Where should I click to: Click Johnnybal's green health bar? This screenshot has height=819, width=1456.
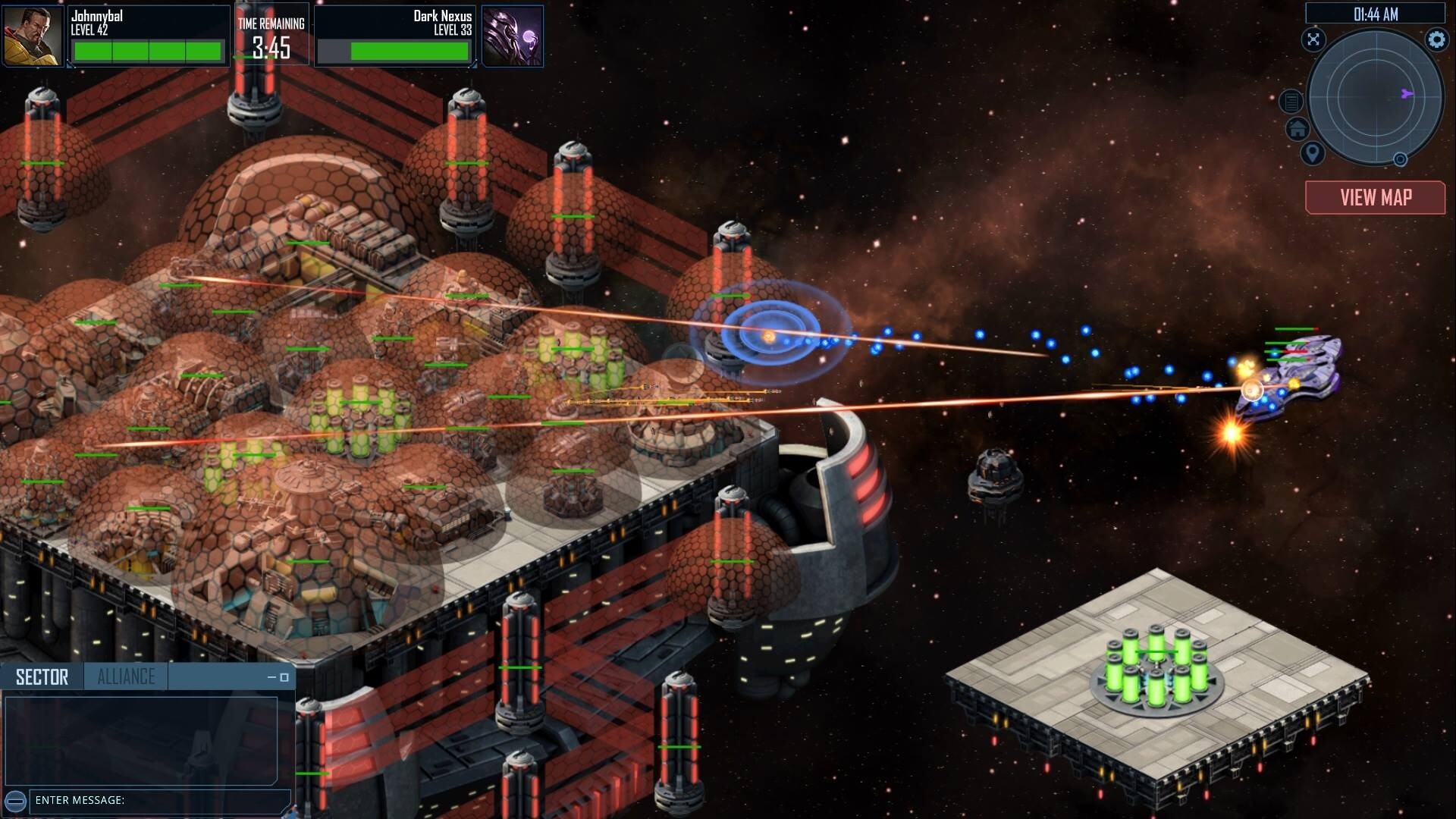(x=148, y=50)
